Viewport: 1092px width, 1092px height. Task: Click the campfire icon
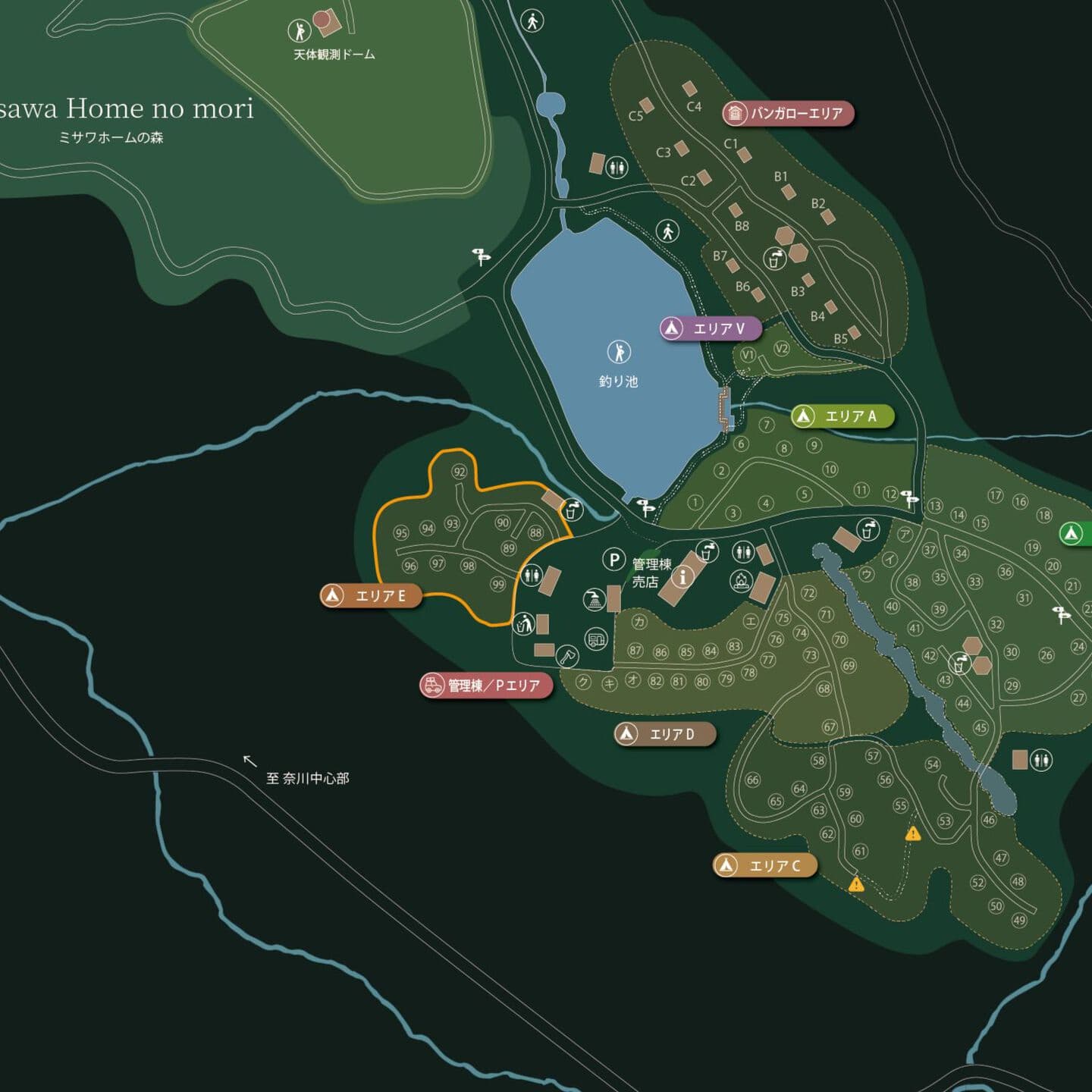coord(741,582)
